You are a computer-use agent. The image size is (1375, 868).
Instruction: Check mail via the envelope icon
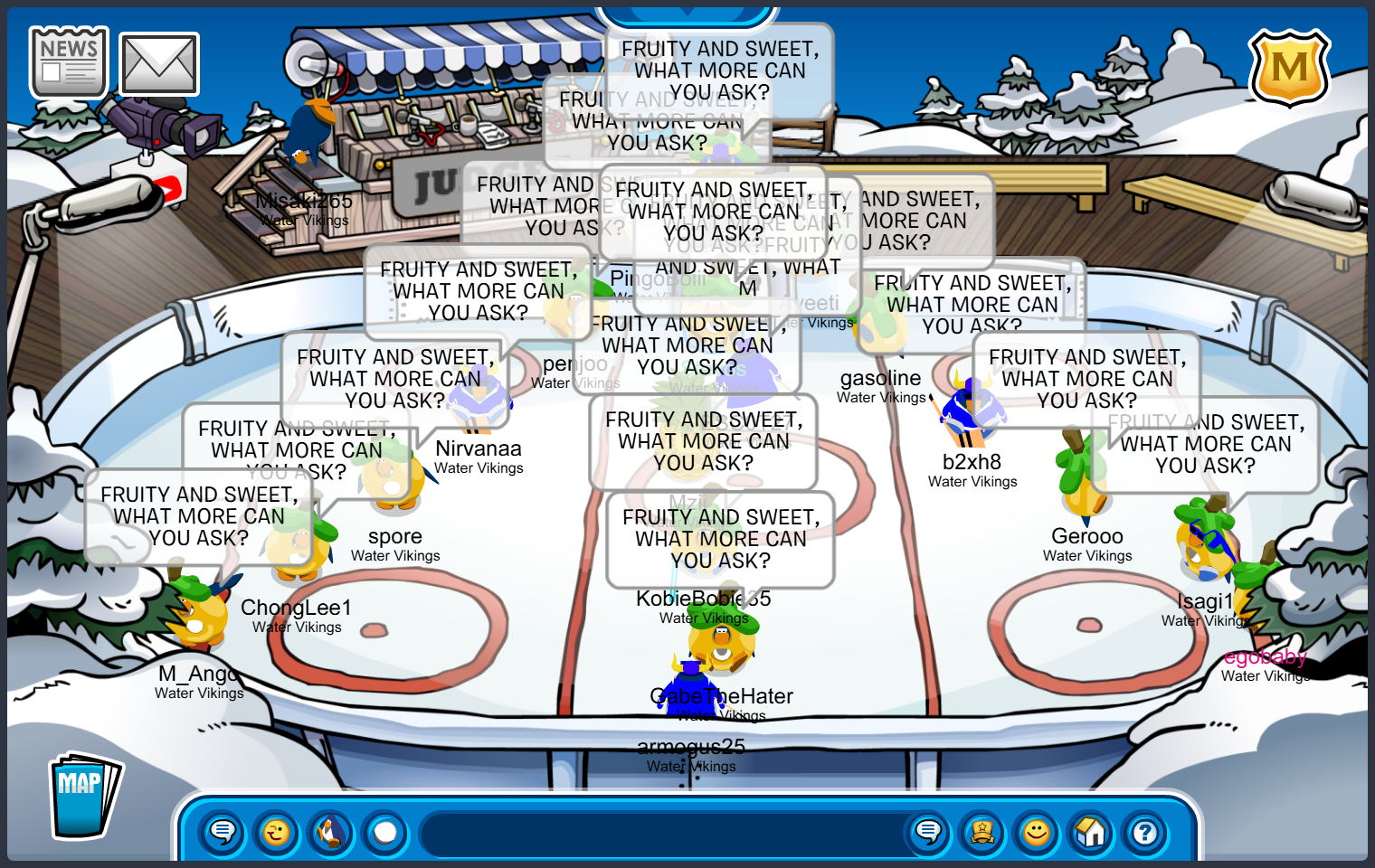tap(159, 64)
